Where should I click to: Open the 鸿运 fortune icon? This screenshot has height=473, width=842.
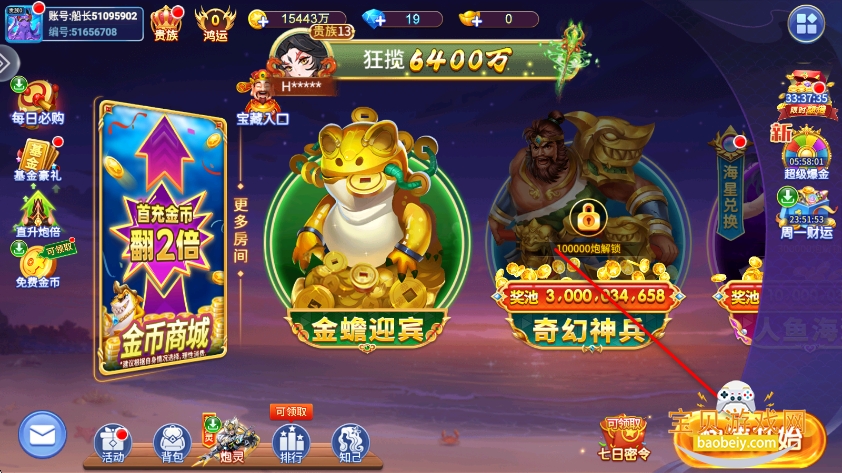(x=214, y=22)
